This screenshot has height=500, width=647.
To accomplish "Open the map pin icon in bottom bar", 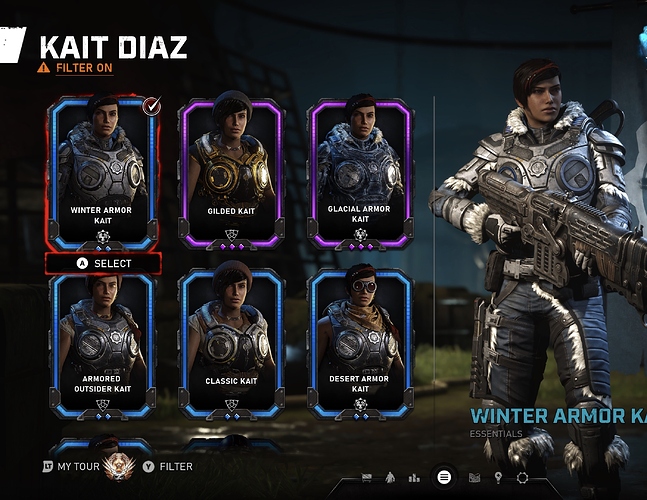I will tap(498, 478).
